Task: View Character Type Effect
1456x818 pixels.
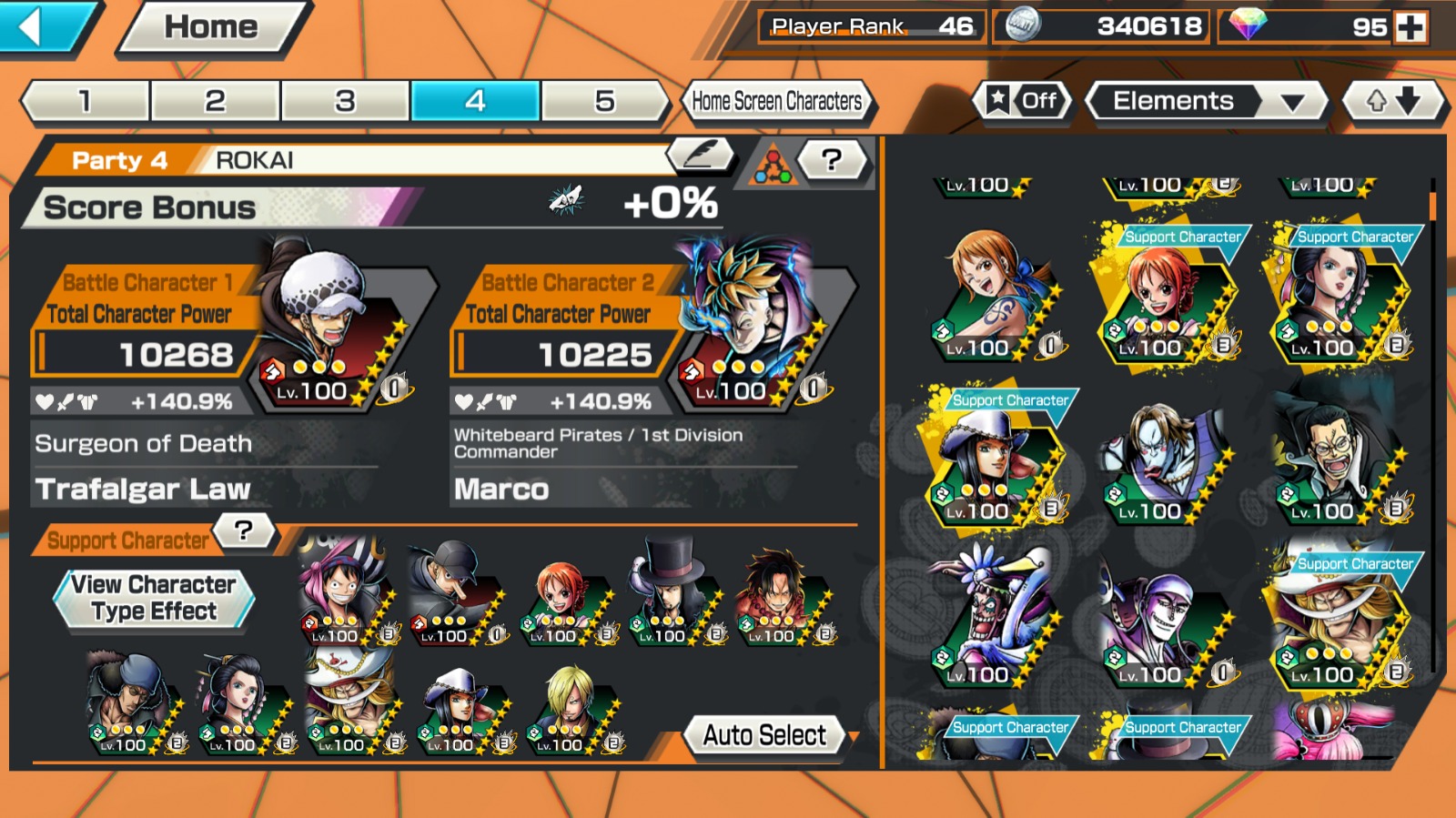Action: pos(153,598)
